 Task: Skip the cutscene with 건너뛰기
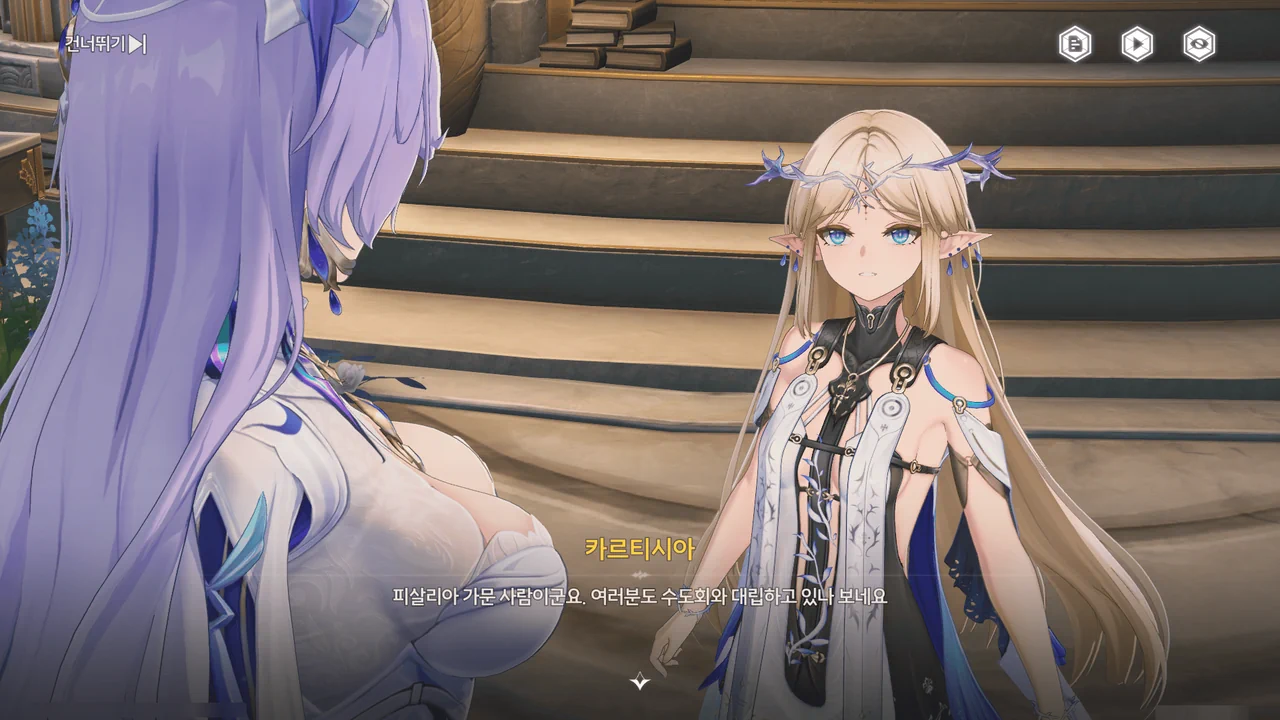pos(105,44)
